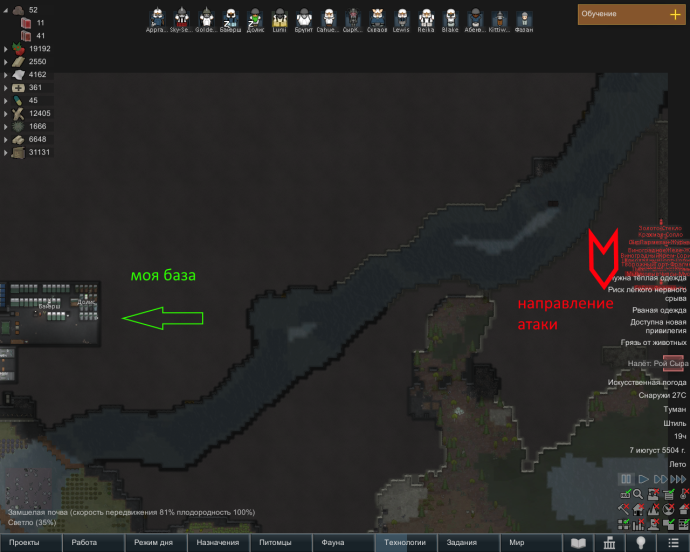Open the Работа work priorities tab

click(x=92, y=542)
